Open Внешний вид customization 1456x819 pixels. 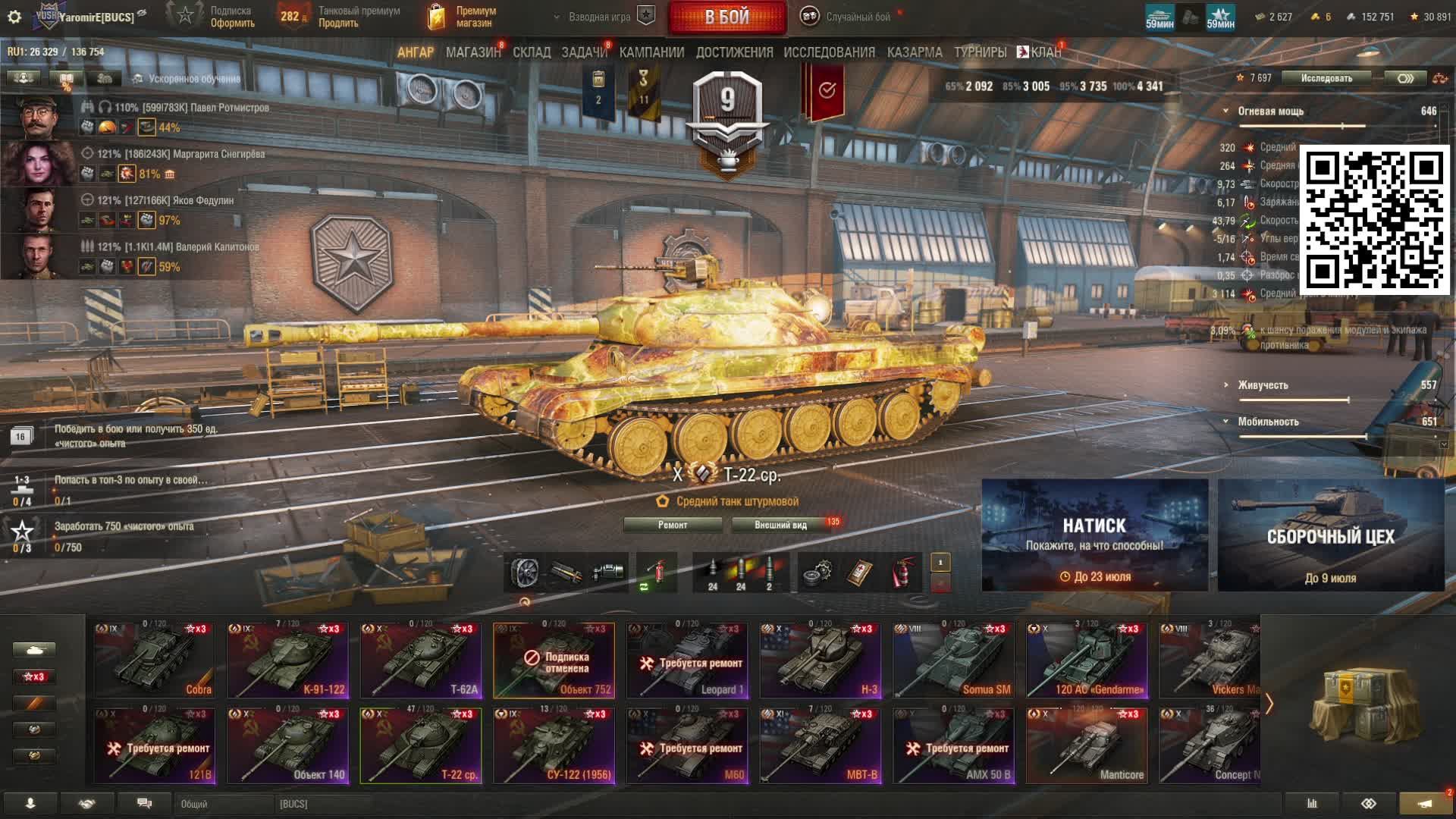(x=780, y=525)
